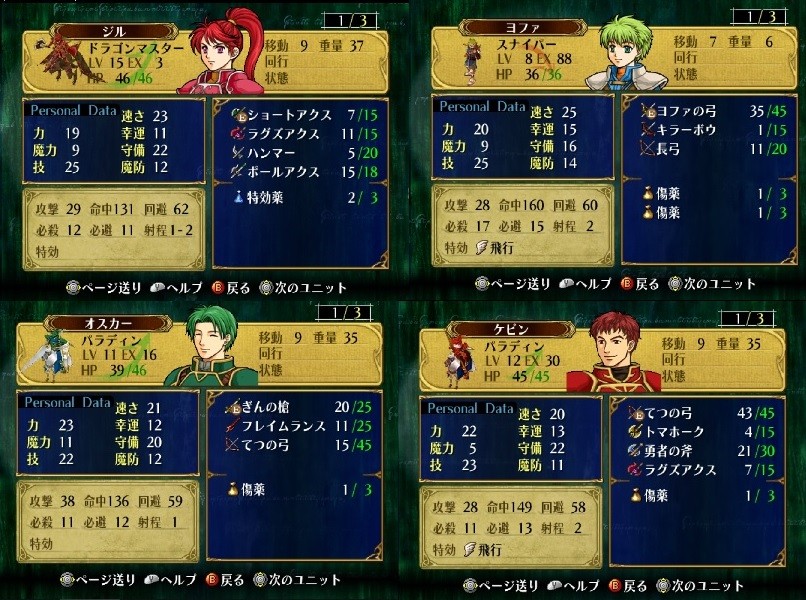The height and width of the screenshot is (600, 806).
Task: Select Oscar's ぎんの槍 silver lance
Action: [271, 408]
